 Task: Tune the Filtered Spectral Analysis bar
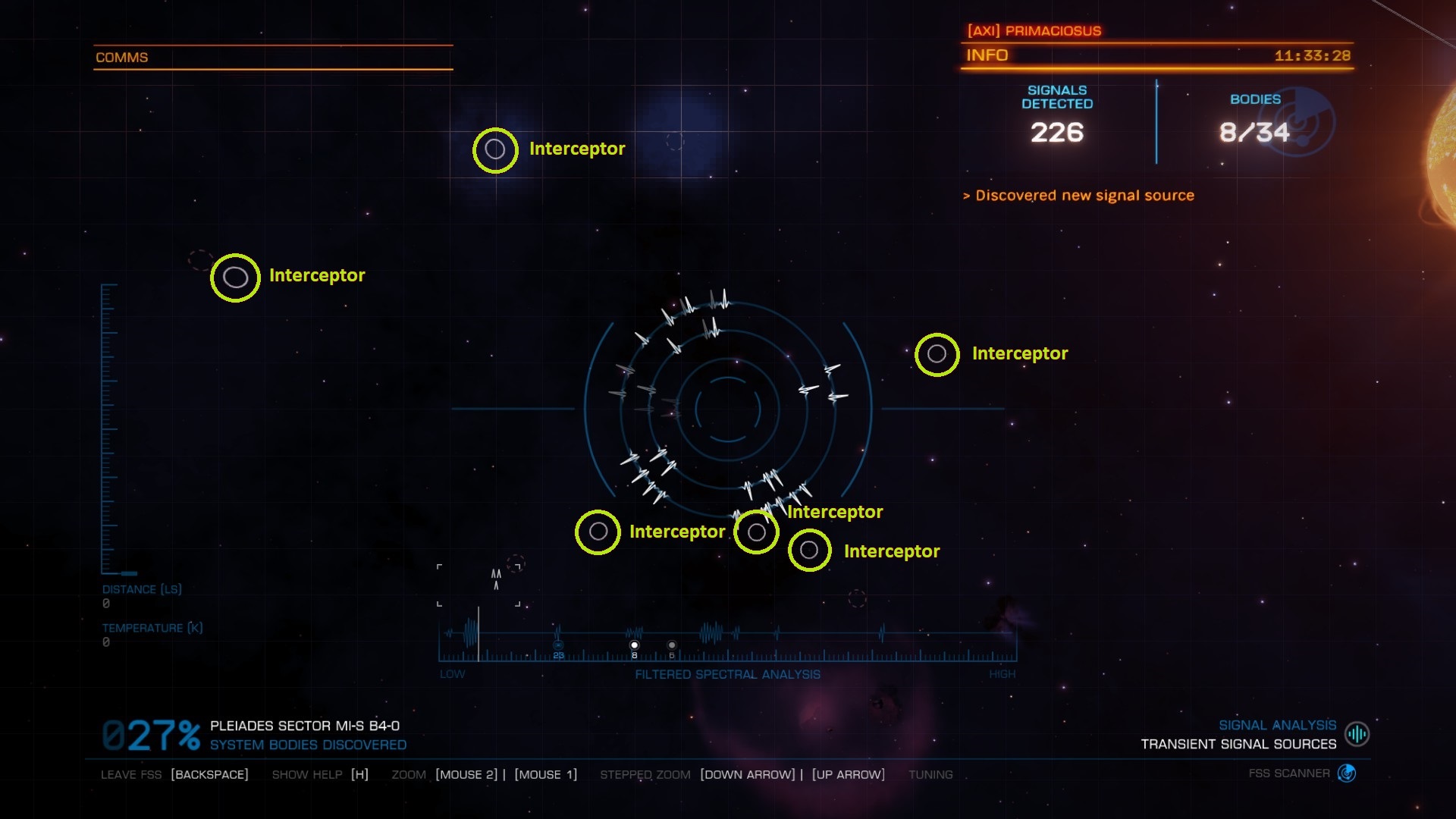coord(726,645)
